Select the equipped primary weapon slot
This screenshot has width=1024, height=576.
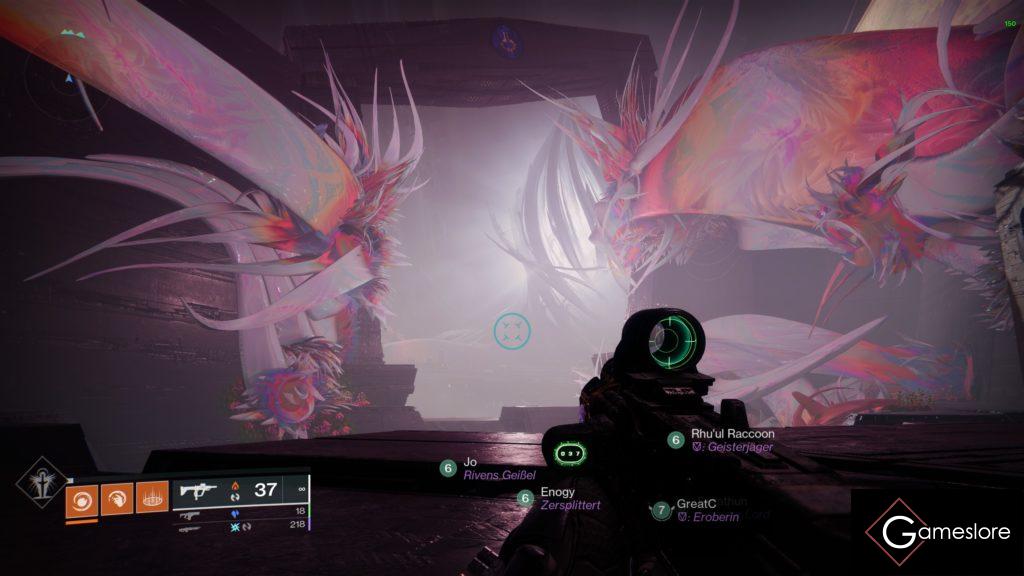coord(240,491)
